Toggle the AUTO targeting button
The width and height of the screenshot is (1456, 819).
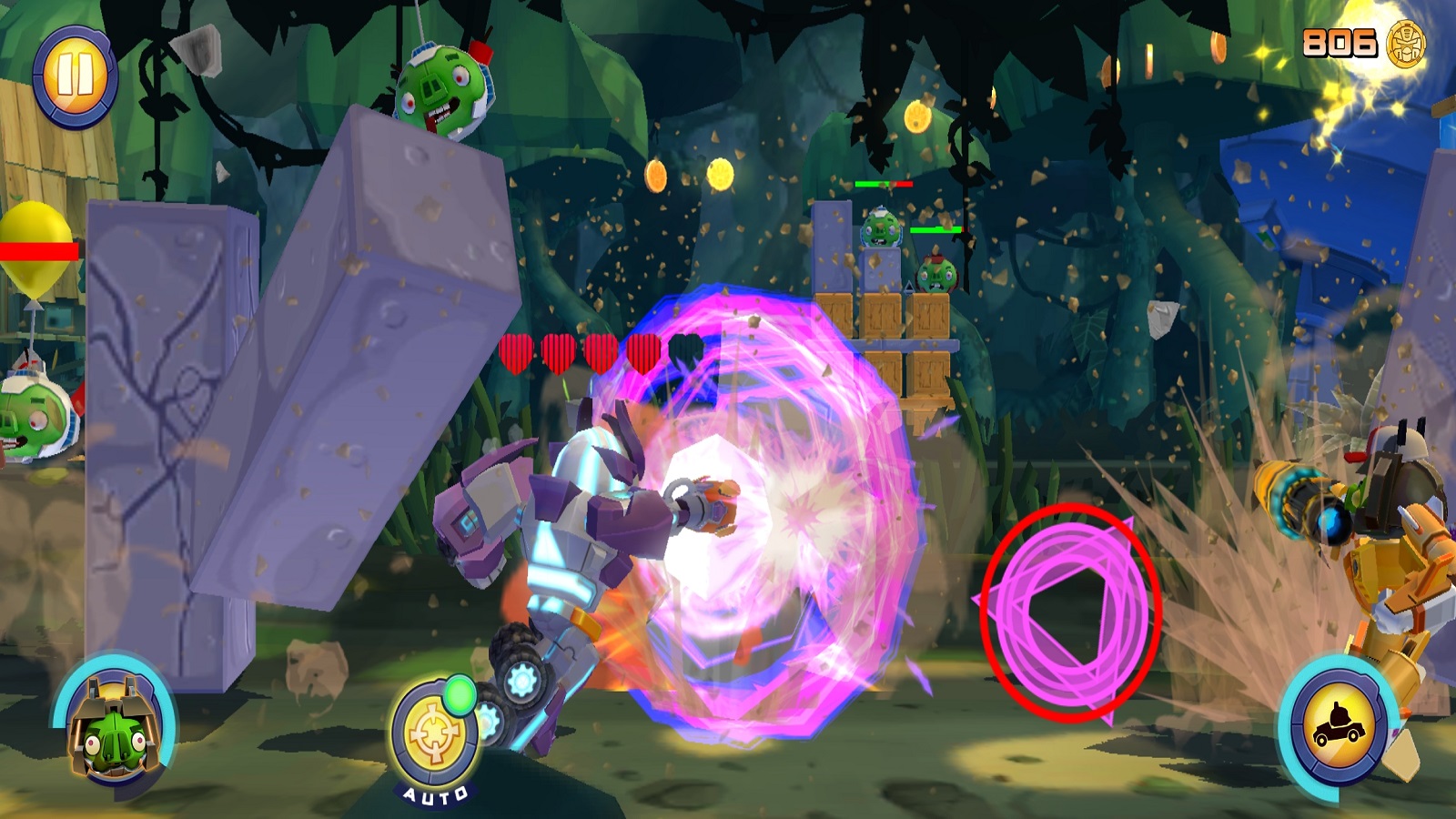[435, 735]
